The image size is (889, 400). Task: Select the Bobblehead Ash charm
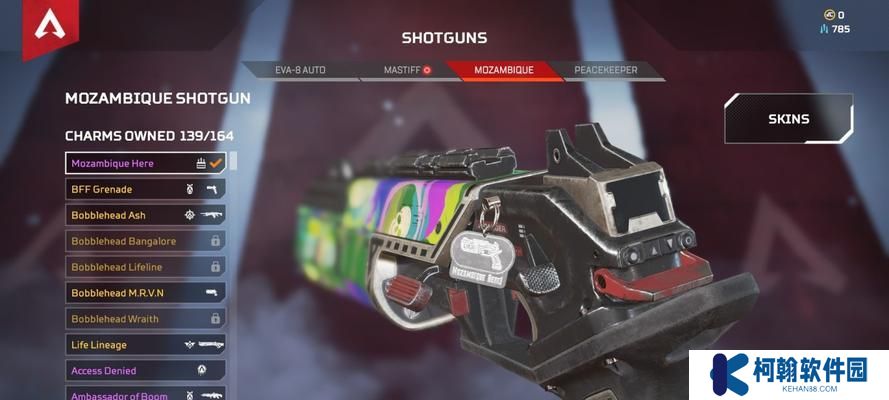pos(145,215)
